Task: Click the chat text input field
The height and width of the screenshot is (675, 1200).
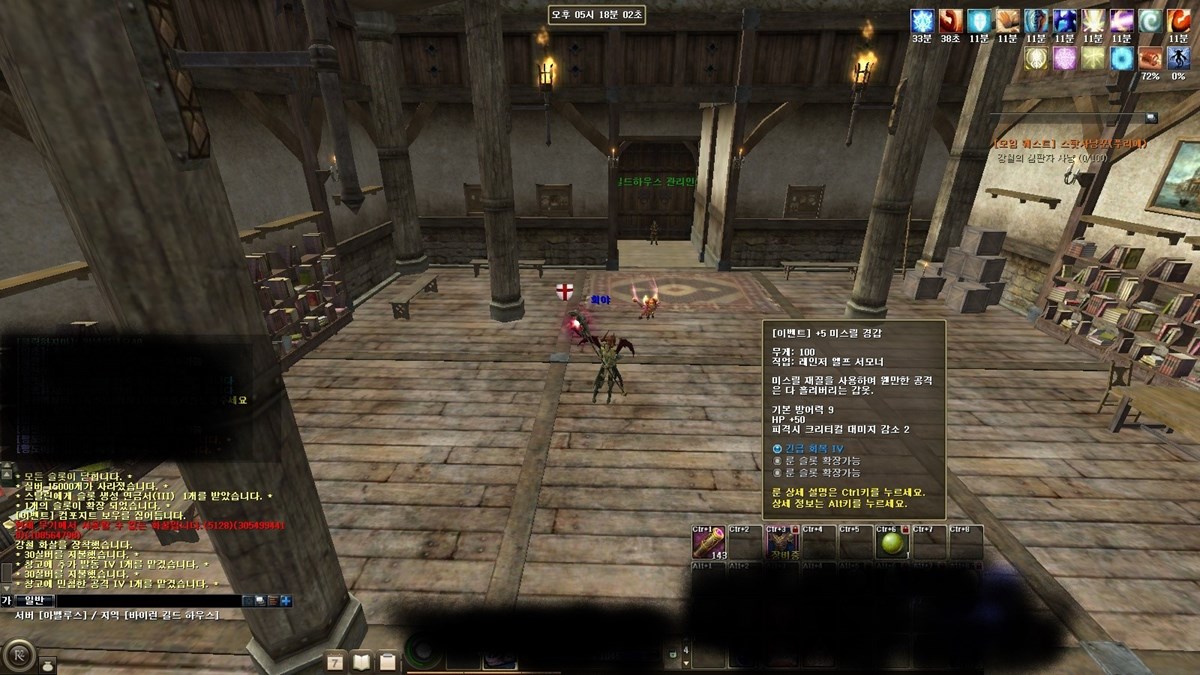Action: coord(150,600)
